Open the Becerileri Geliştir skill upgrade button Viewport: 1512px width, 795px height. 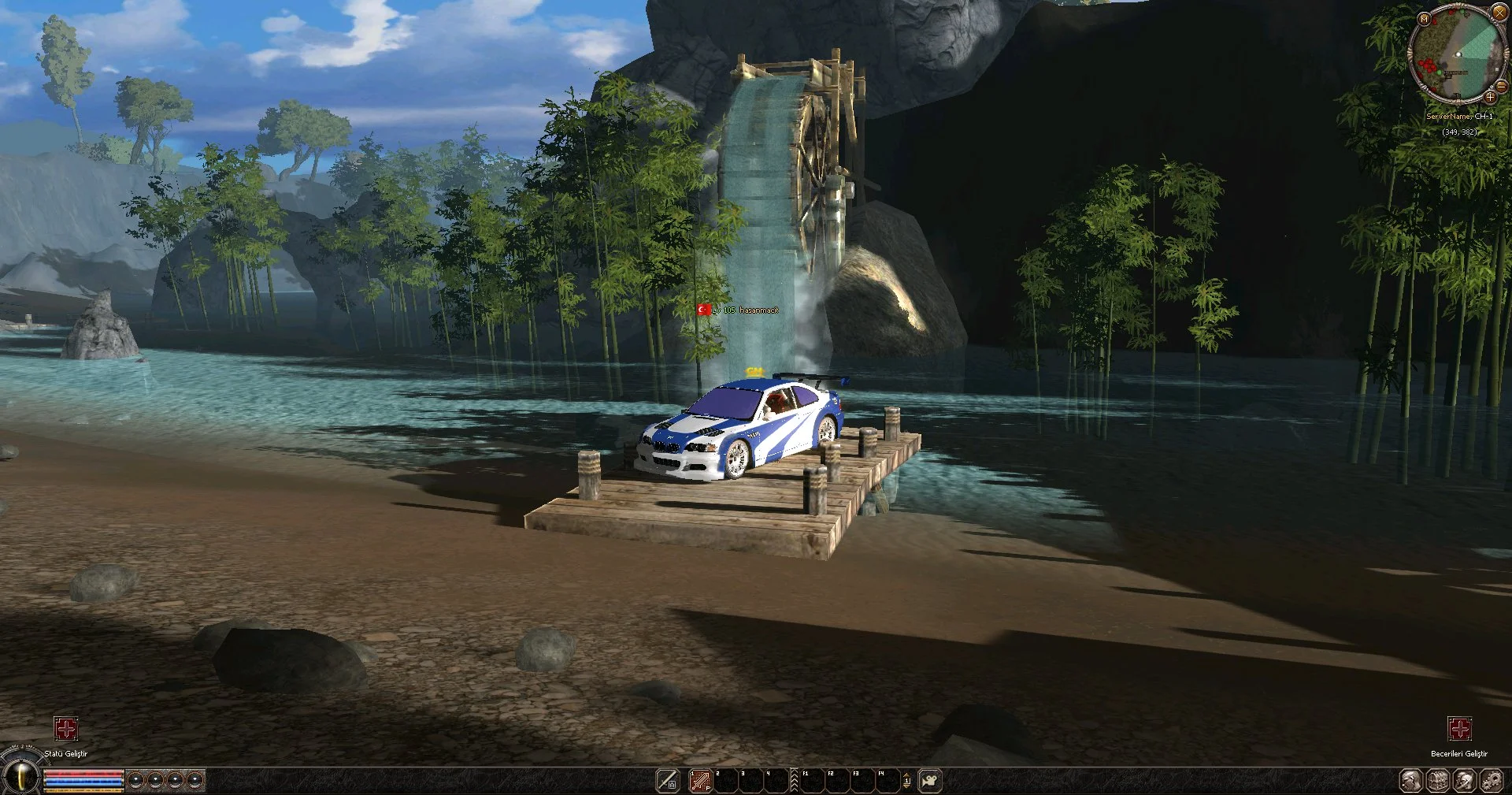(x=1459, y=729)
